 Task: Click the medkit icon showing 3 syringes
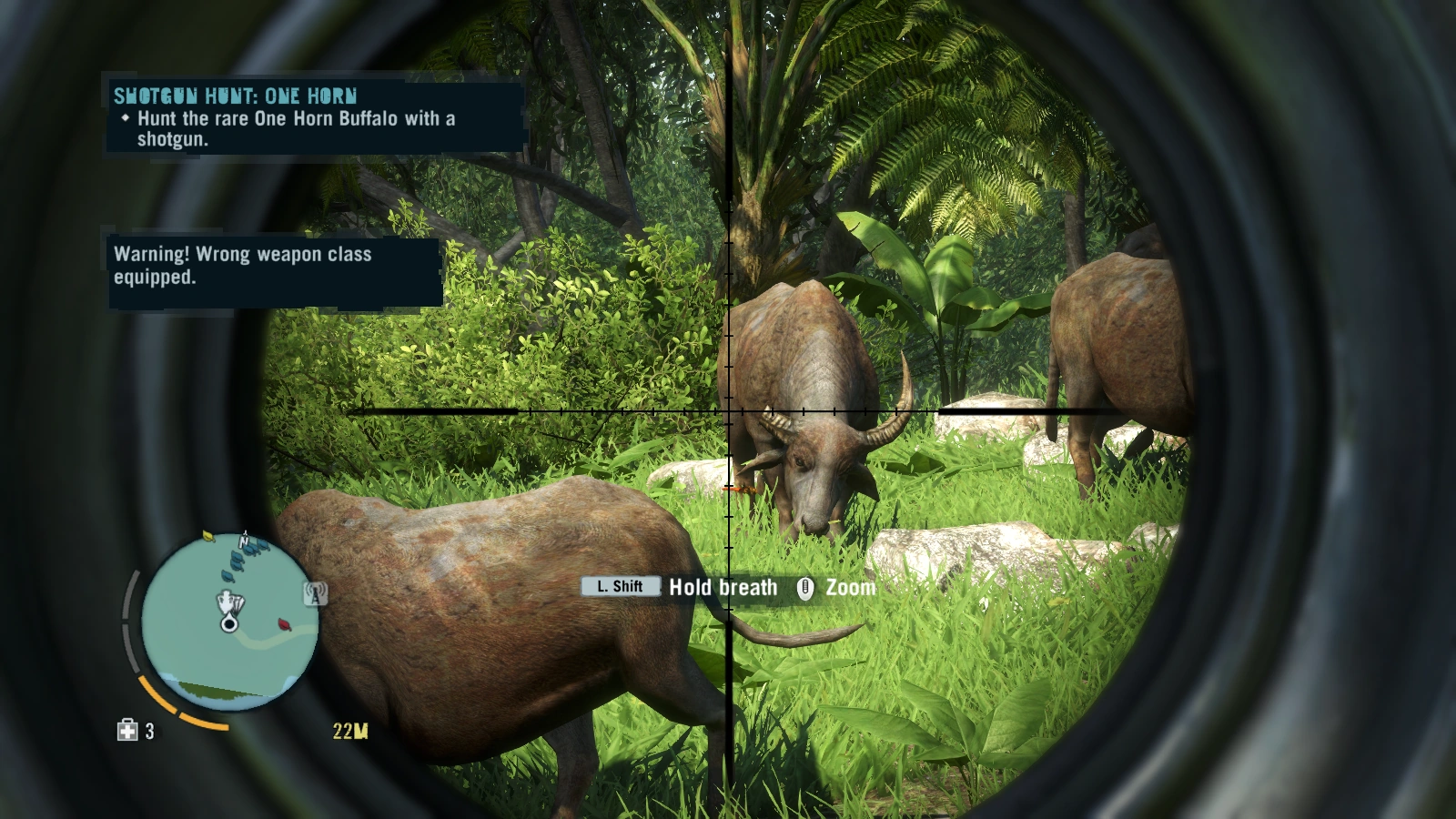coord(127,731)
